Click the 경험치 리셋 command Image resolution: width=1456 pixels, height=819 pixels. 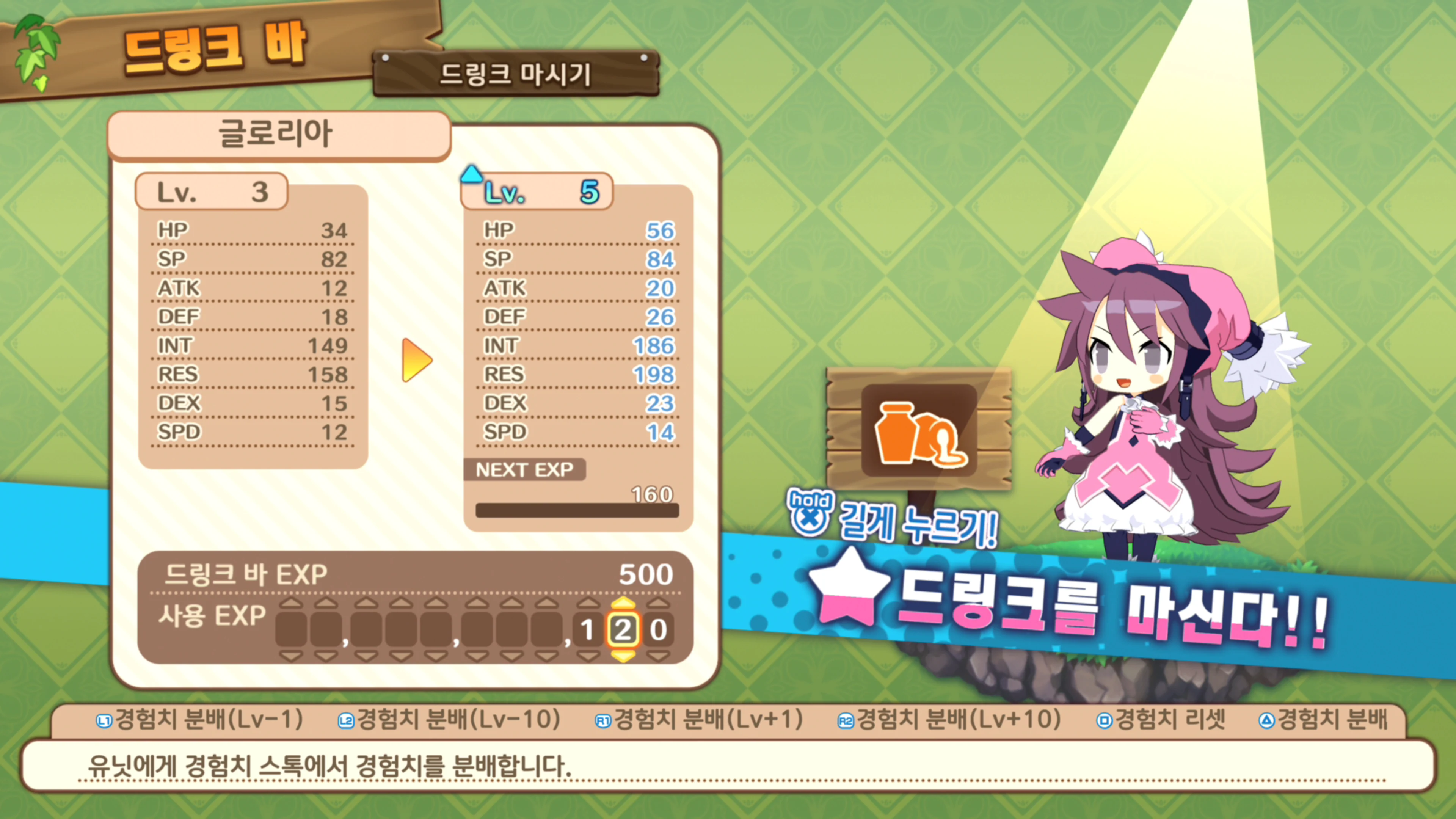coord(1170,719)
